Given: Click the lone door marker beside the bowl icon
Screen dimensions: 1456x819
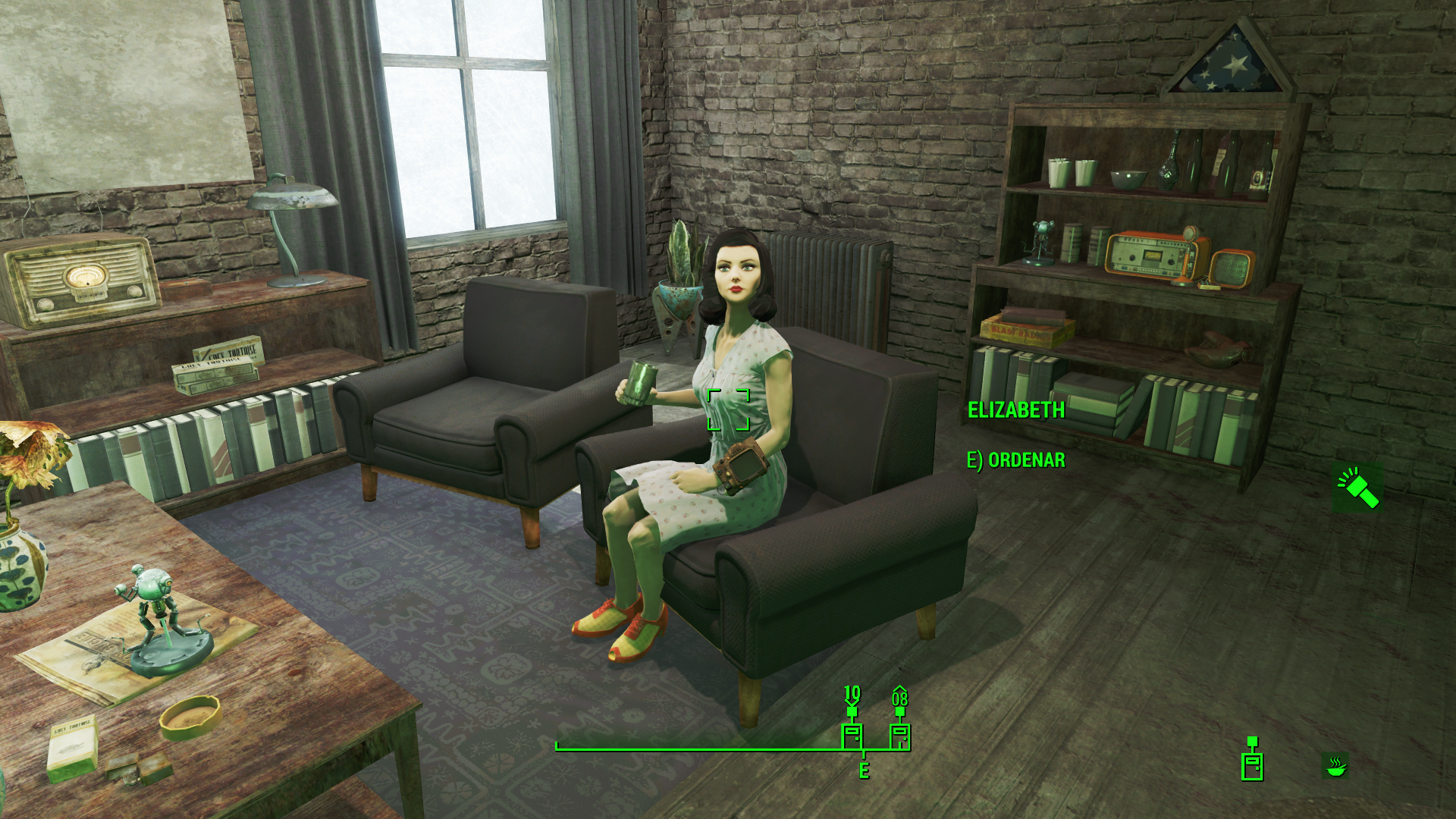Looking at the screenshot, I should pos(1252,762).
